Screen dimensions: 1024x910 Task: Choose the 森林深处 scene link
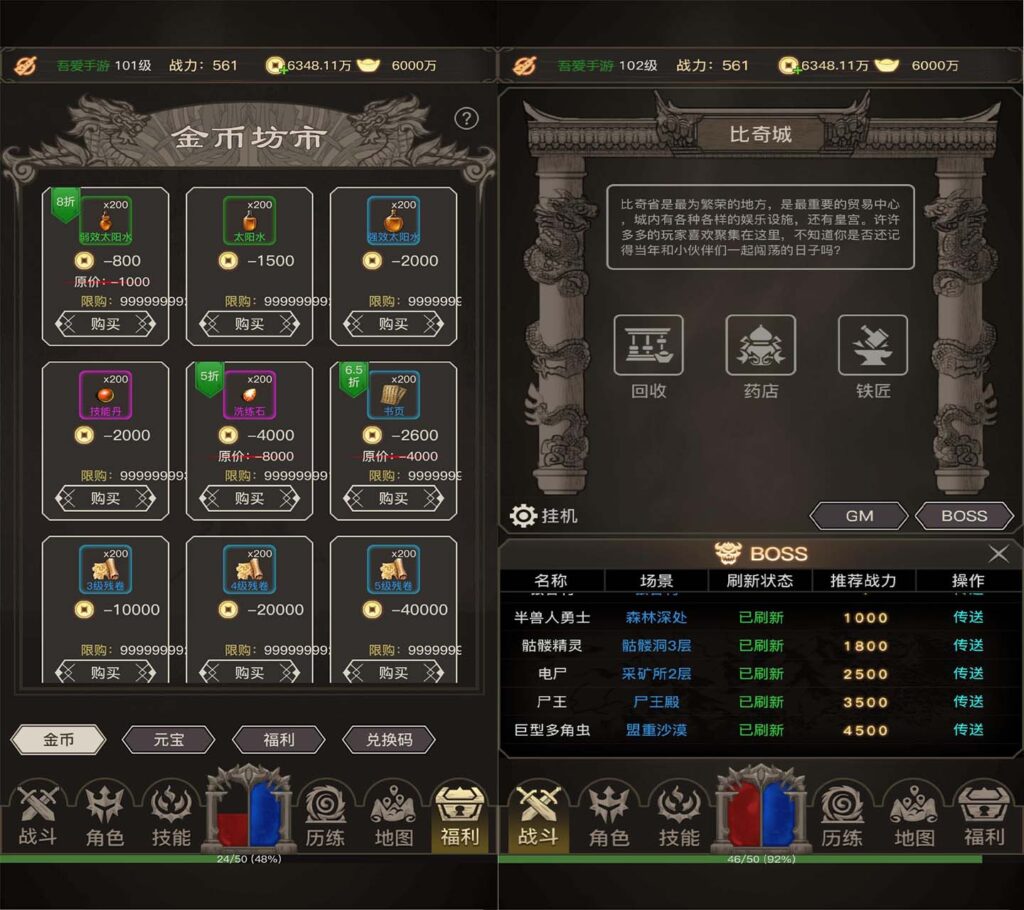click(x=656, y=618)
